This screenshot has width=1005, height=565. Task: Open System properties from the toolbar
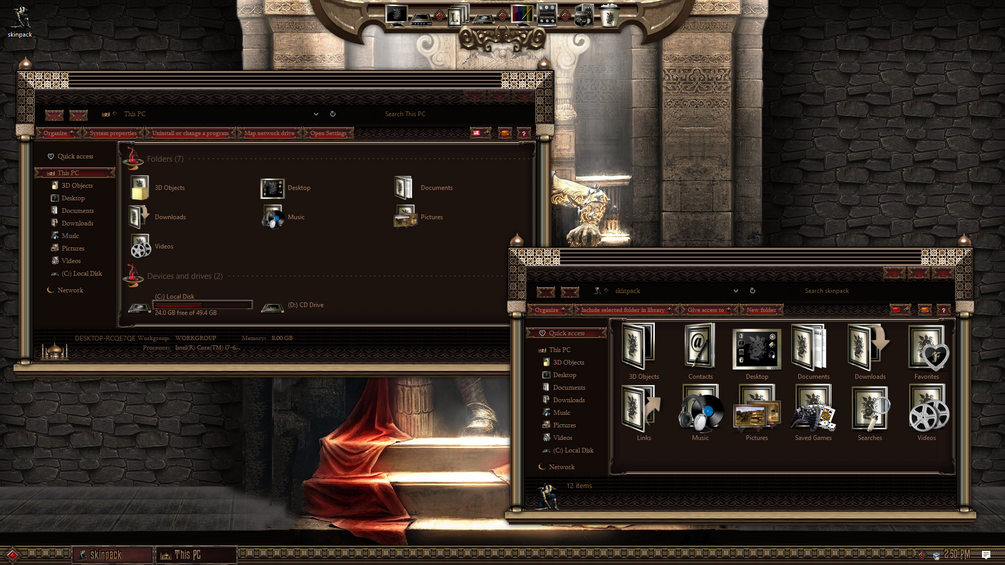113,133
